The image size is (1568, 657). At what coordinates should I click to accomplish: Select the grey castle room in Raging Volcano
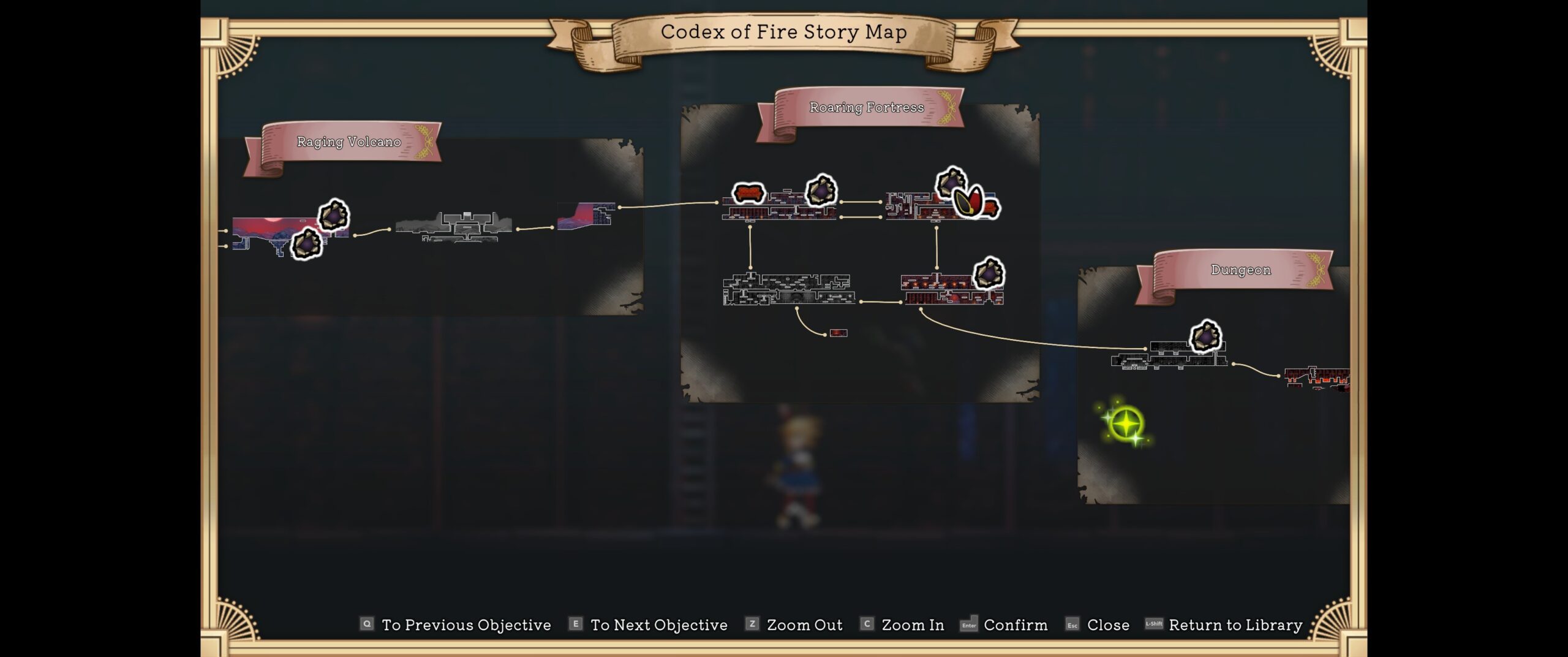pyautogui.click(x=454, y=226)
